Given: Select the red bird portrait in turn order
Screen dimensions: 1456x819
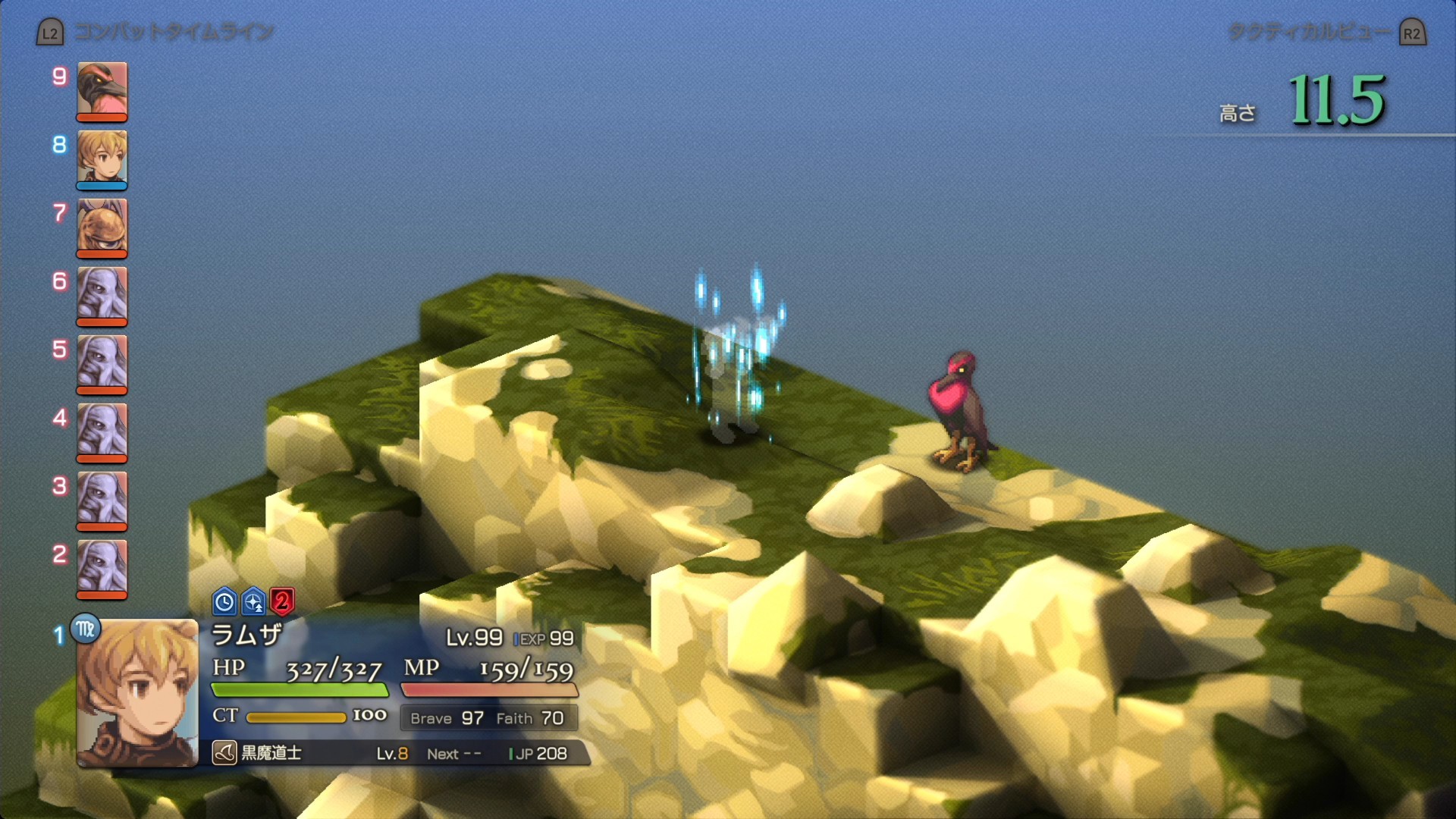Looking at the screenshot, I should coord(102,89).
